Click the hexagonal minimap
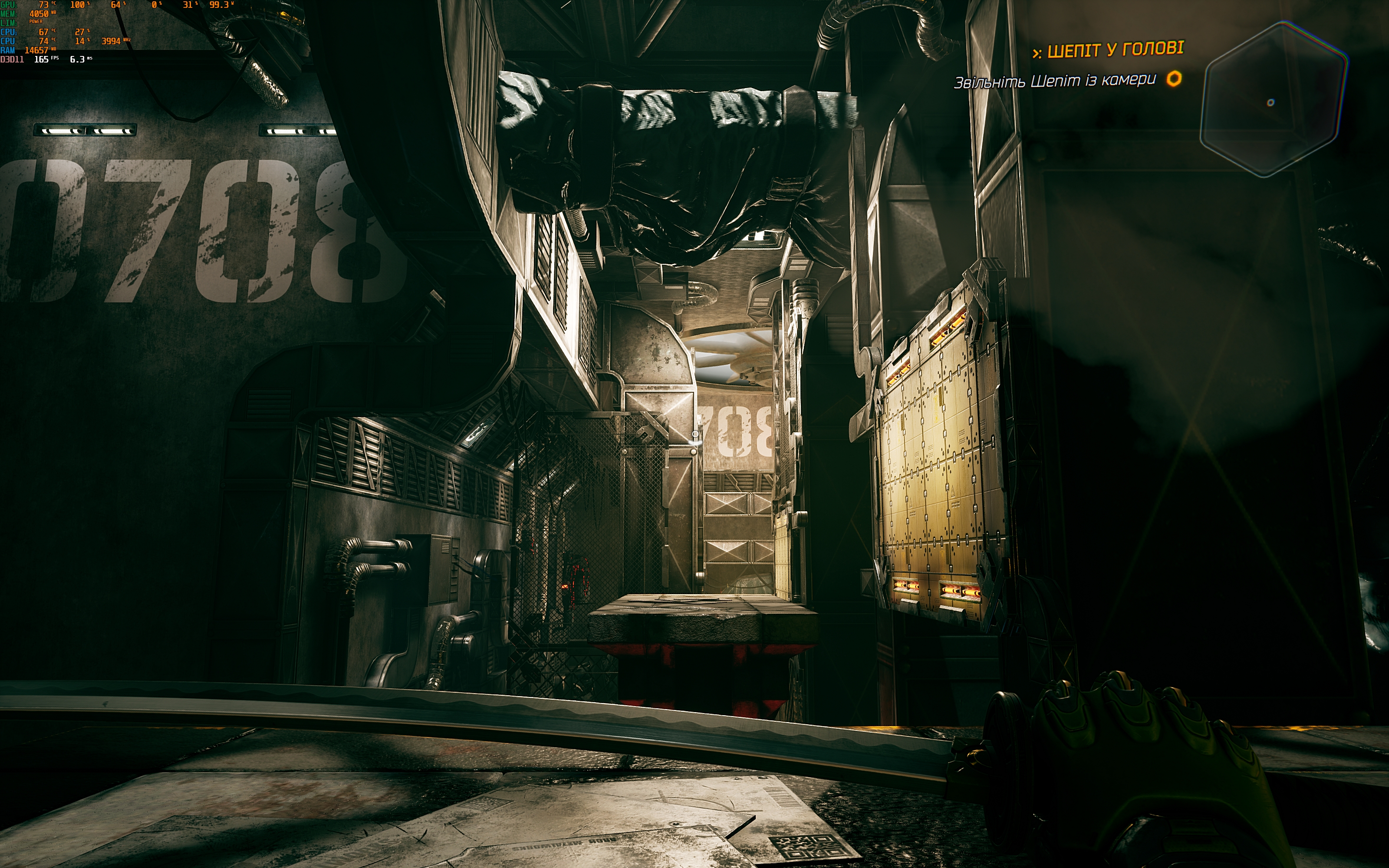Viewport: 1389px width, 868px height. pyautogui.click(x=1273, y=99)
